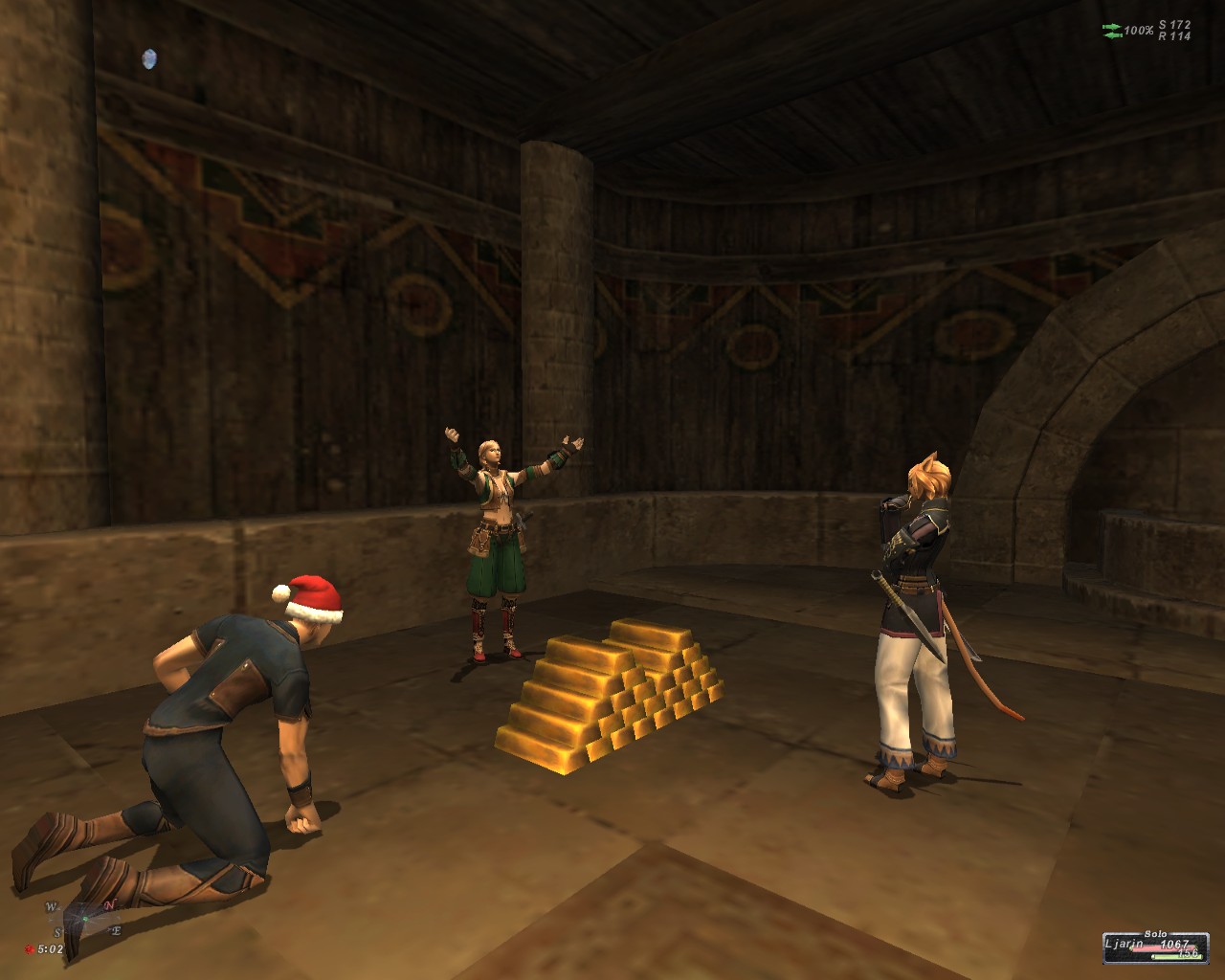Click the compass rose with N marker
This screenshot has width=1225, height=980.
pyautogui.click(x=84, y=917)
